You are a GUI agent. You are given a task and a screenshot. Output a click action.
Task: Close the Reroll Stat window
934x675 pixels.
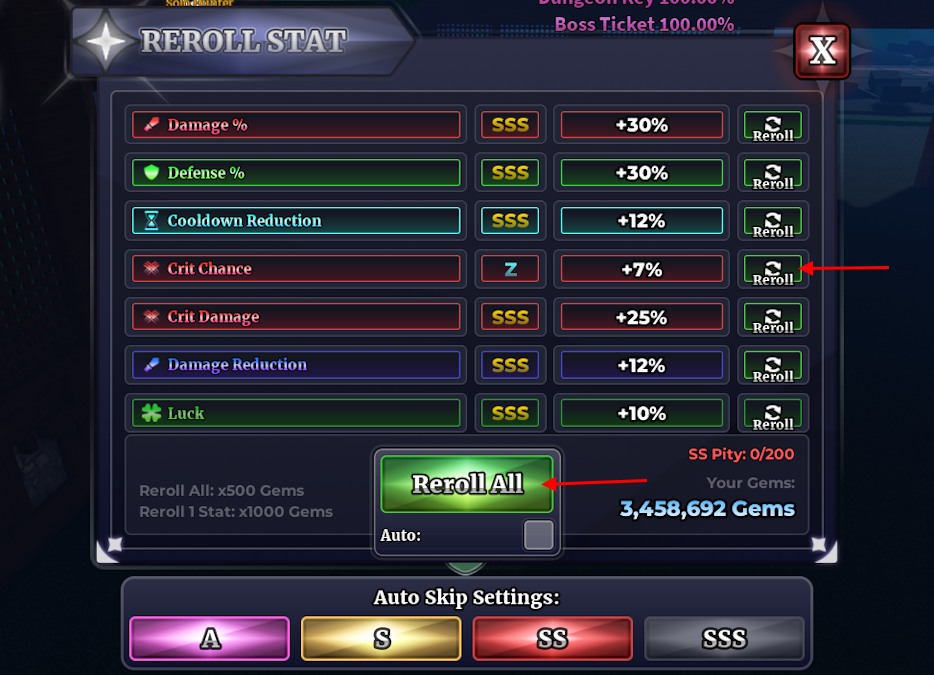click(x=821, y=51)
